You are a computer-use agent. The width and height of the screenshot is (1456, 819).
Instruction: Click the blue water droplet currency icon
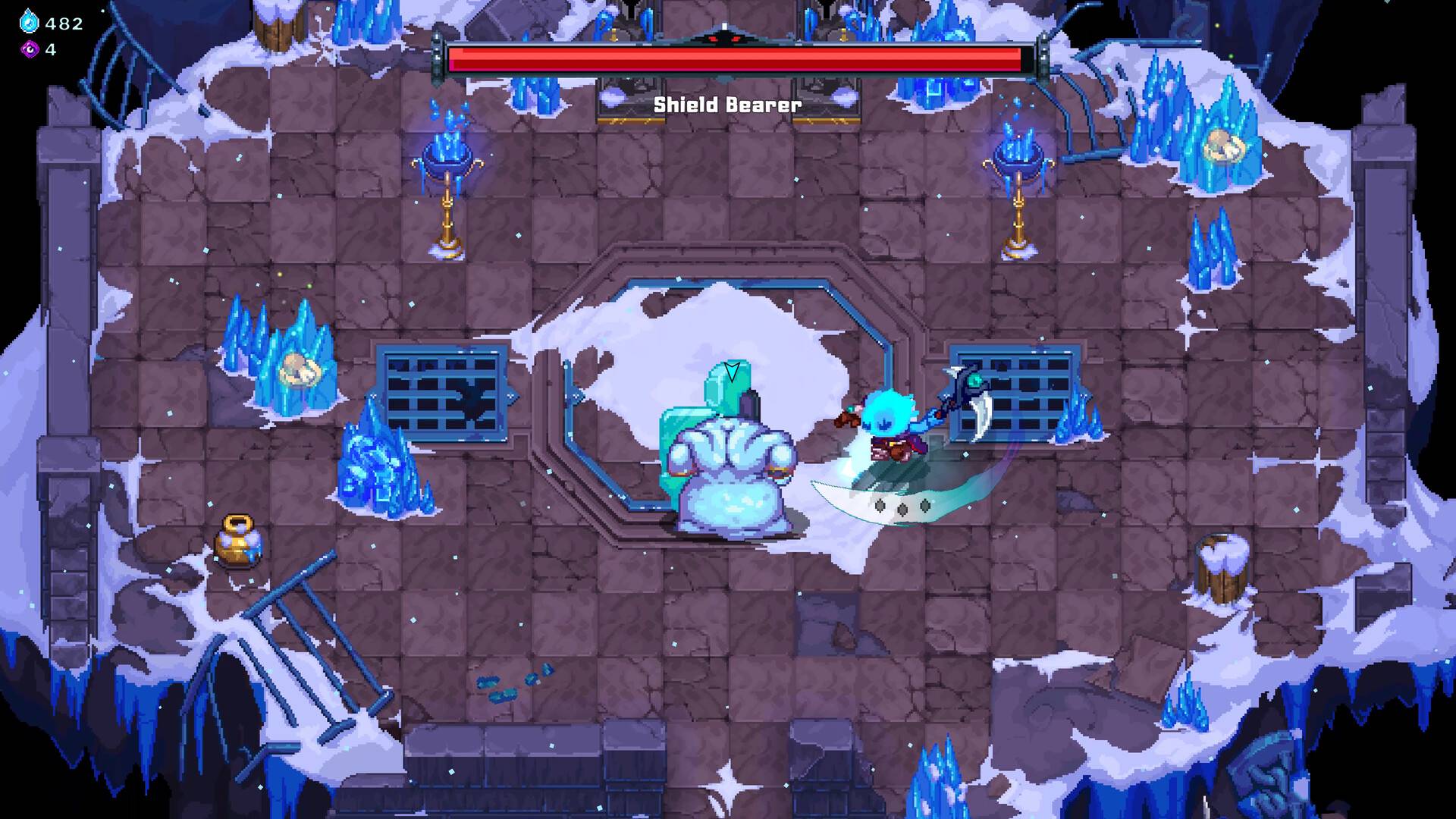point(27,22)
